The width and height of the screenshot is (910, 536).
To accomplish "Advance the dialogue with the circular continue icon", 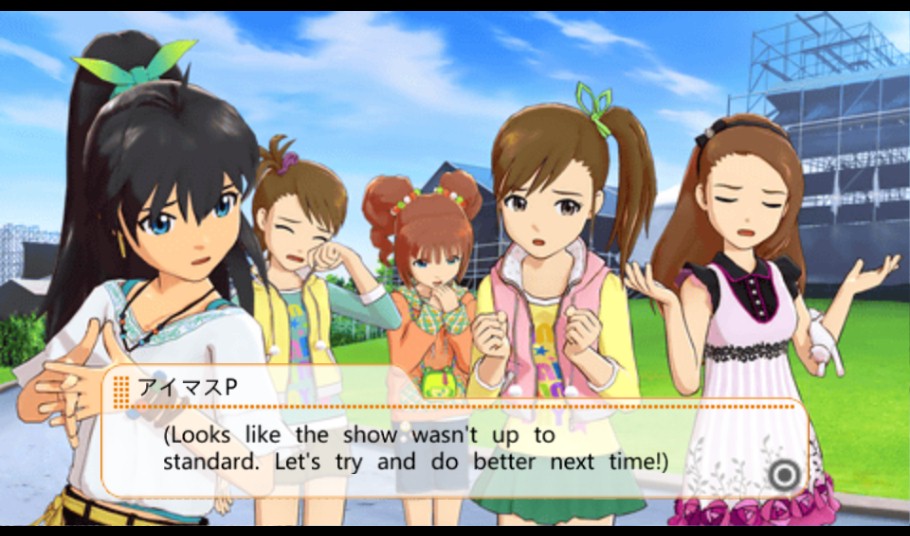I will point(786,474).
